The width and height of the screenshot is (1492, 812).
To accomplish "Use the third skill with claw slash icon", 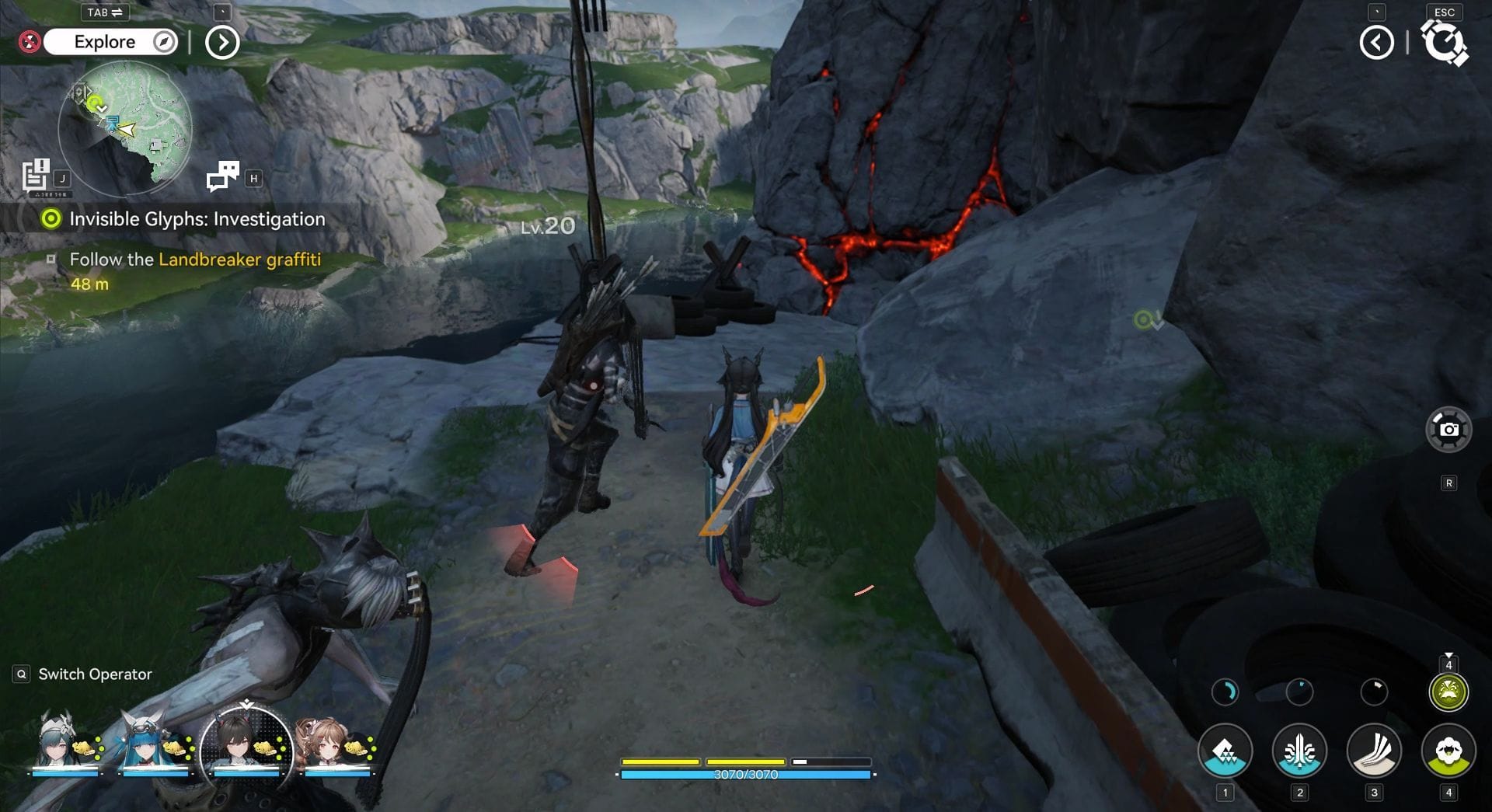I will [1374, 751].
